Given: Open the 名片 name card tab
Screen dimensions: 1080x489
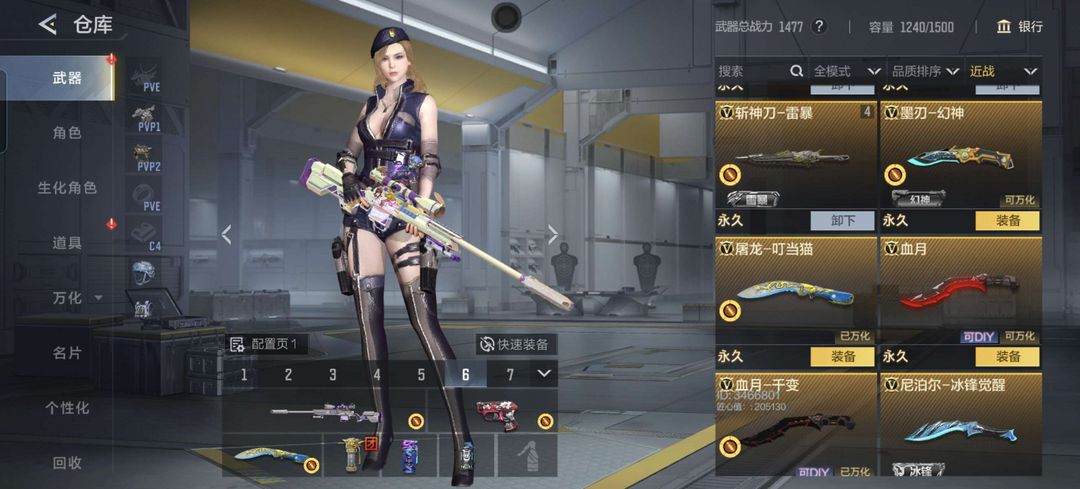Looking at the screenshot, I should coord(66,353).
